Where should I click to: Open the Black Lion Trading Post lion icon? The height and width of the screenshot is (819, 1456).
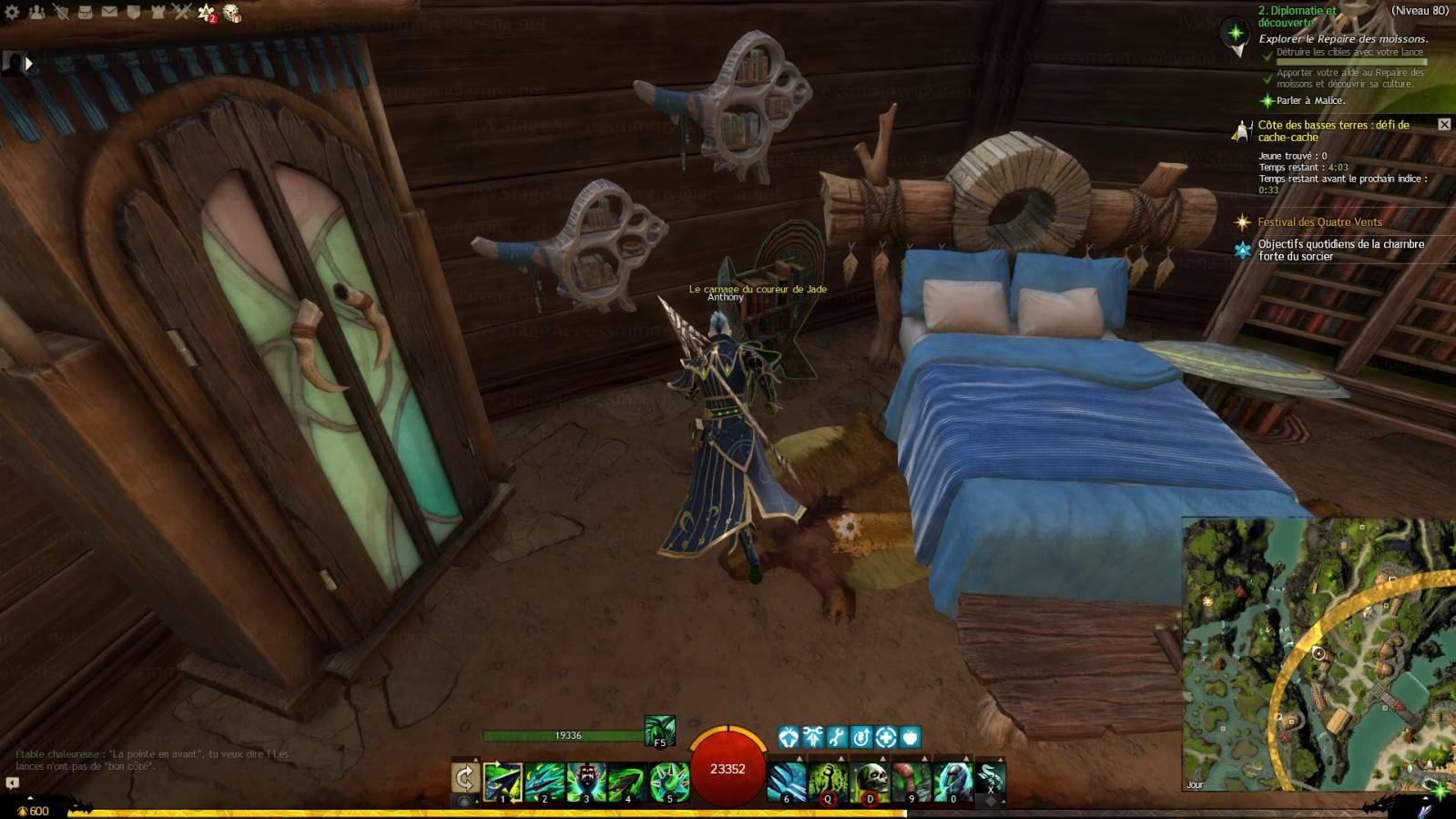pos(232,13)
